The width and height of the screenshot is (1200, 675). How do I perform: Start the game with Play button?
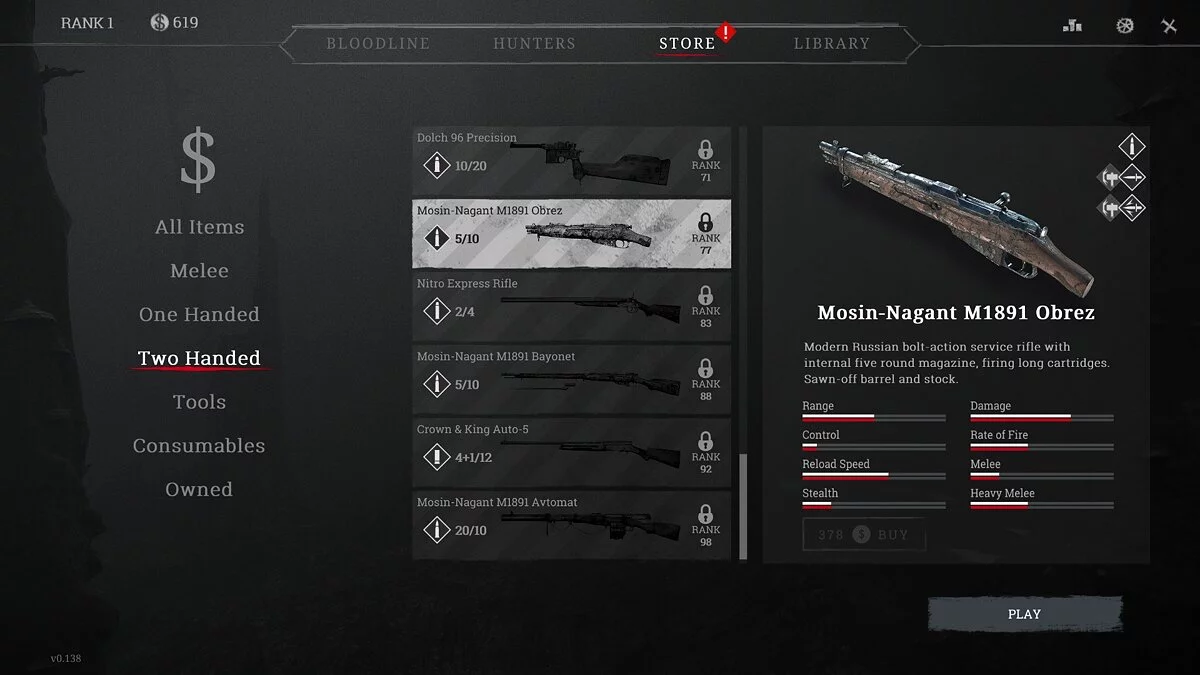tap(1024, 614)
